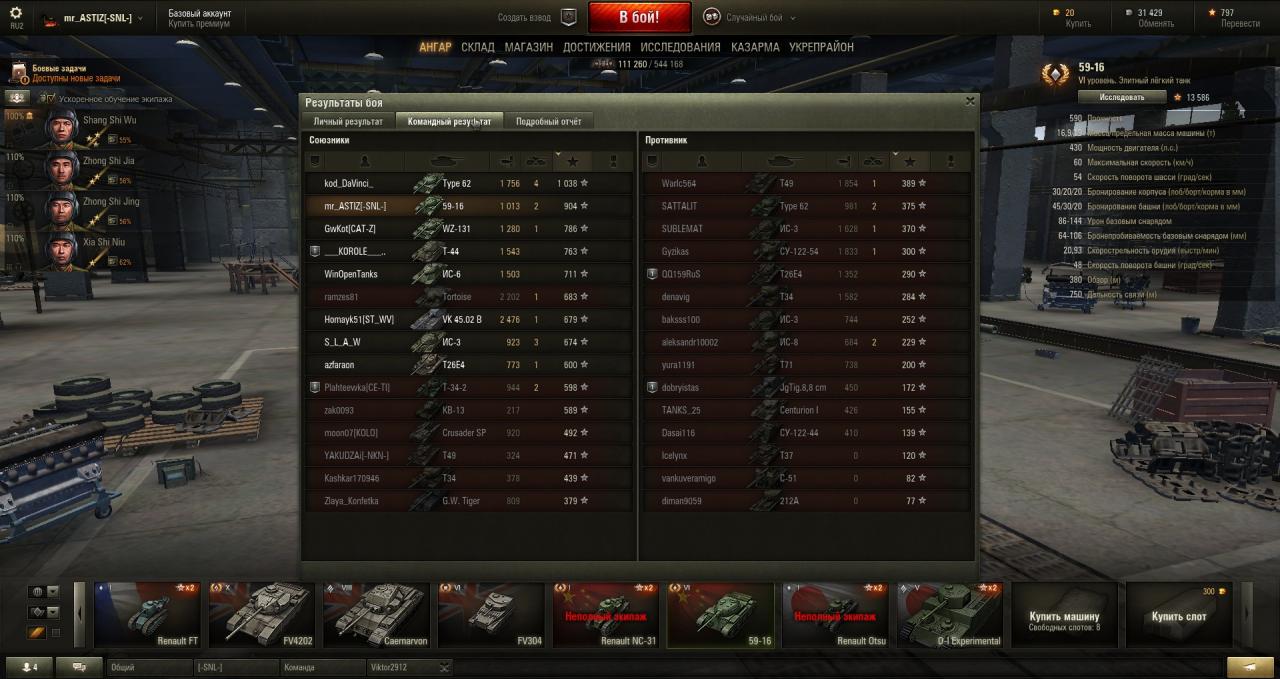Select the Renault FT tank in carousel
Viewport: 1280px width, 679px height.
147,615
